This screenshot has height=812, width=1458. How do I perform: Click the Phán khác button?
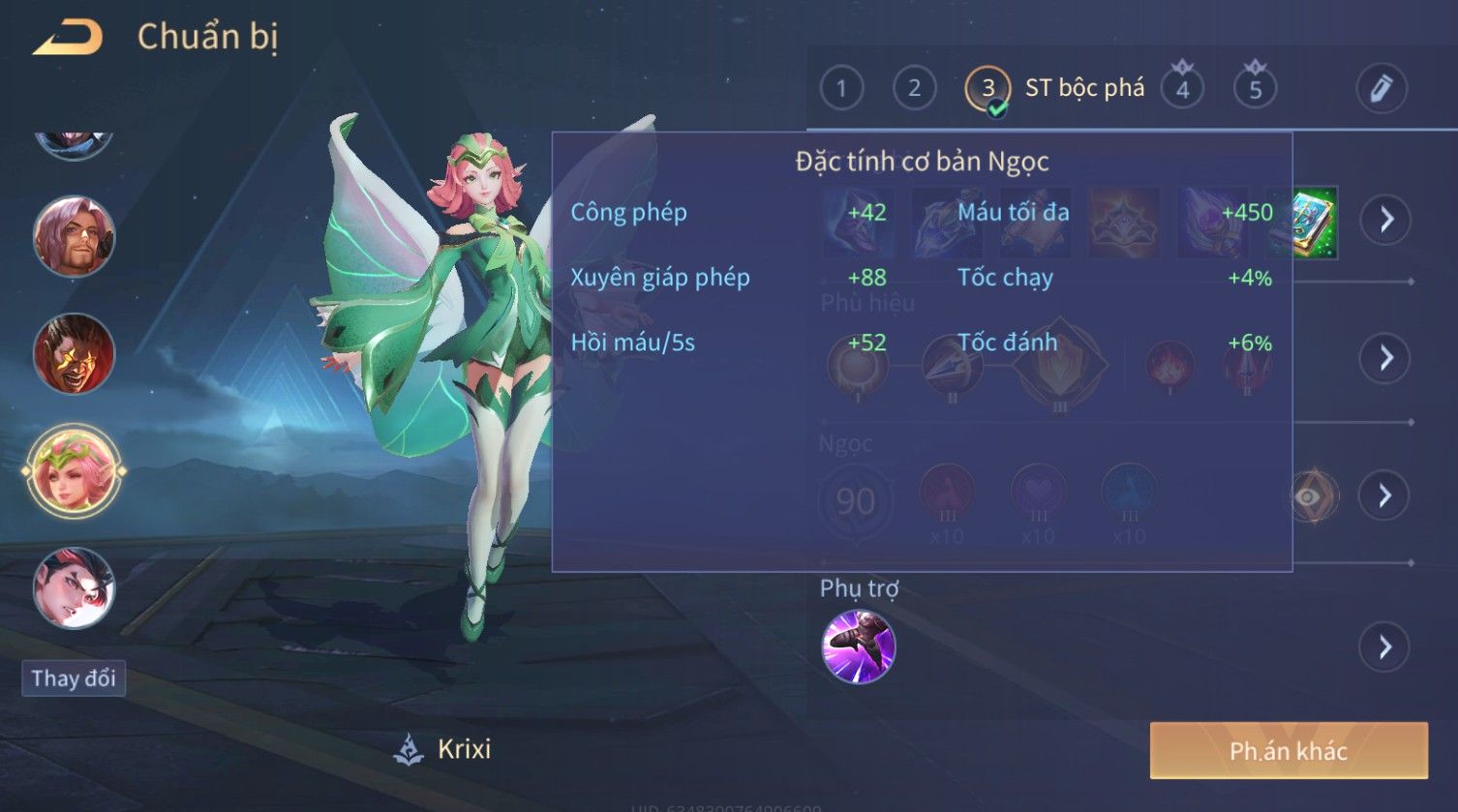[x=1288, y=751]
